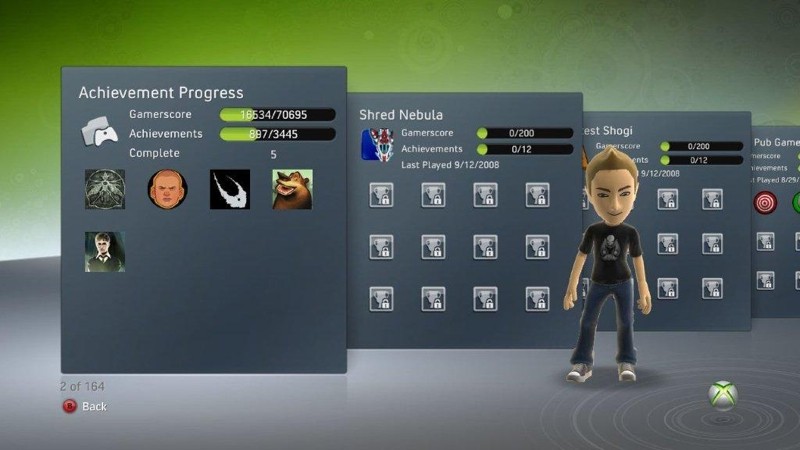Open the Xbox Guide orb

[723, 394]
